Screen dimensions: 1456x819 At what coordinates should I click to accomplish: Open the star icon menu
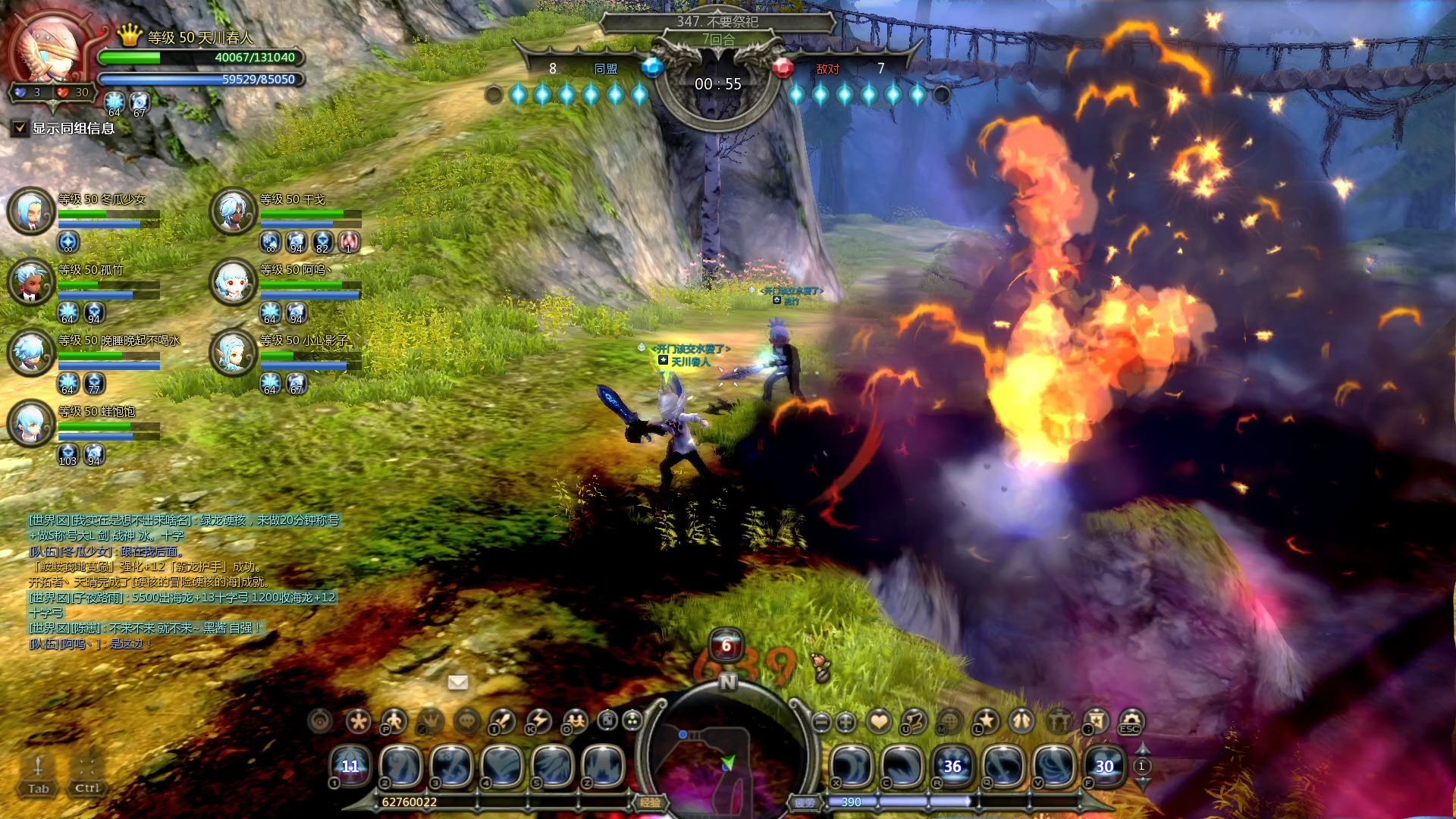pyautogui.click(x=986, y=721)
